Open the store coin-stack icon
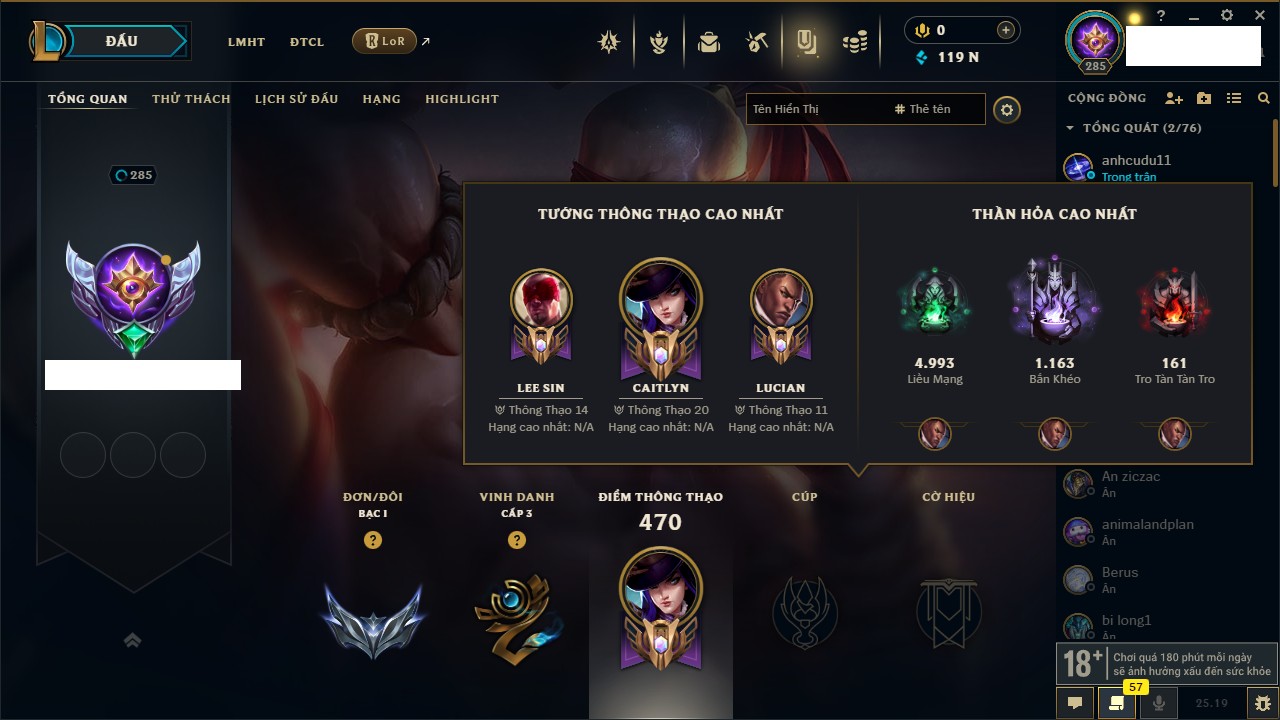This screenshot has width=1280, height=720. 855,42
